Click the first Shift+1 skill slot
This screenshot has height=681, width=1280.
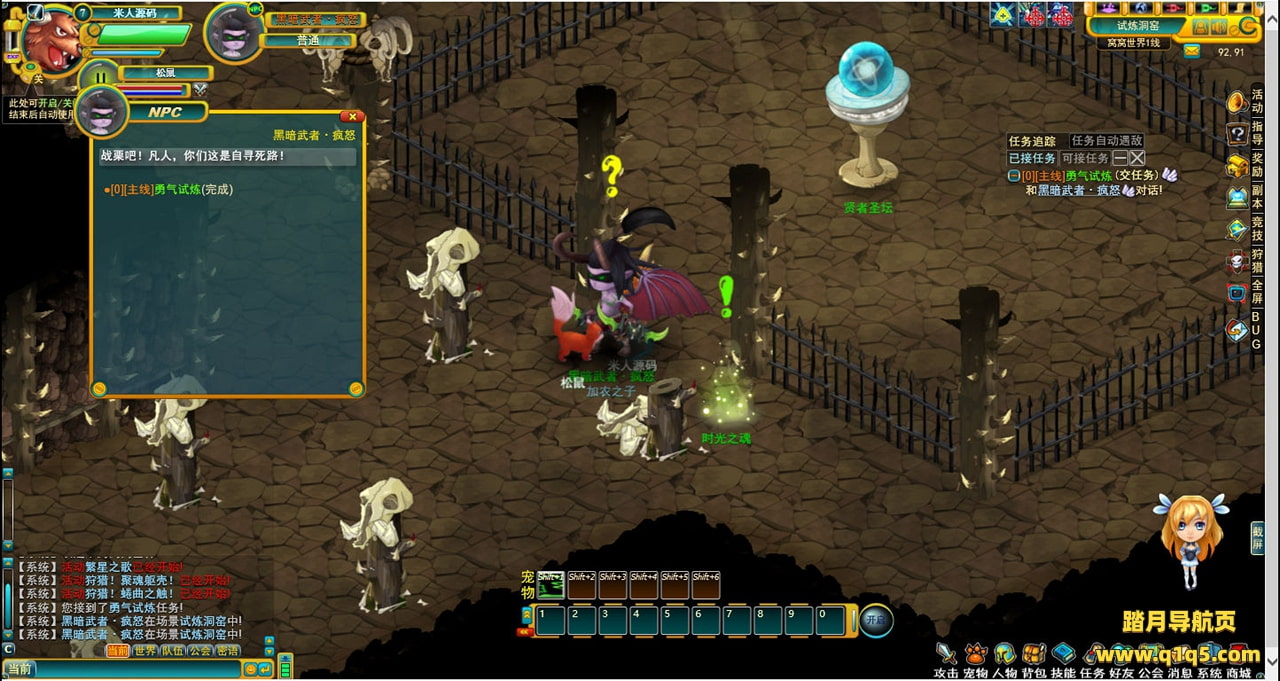(551, 585)
